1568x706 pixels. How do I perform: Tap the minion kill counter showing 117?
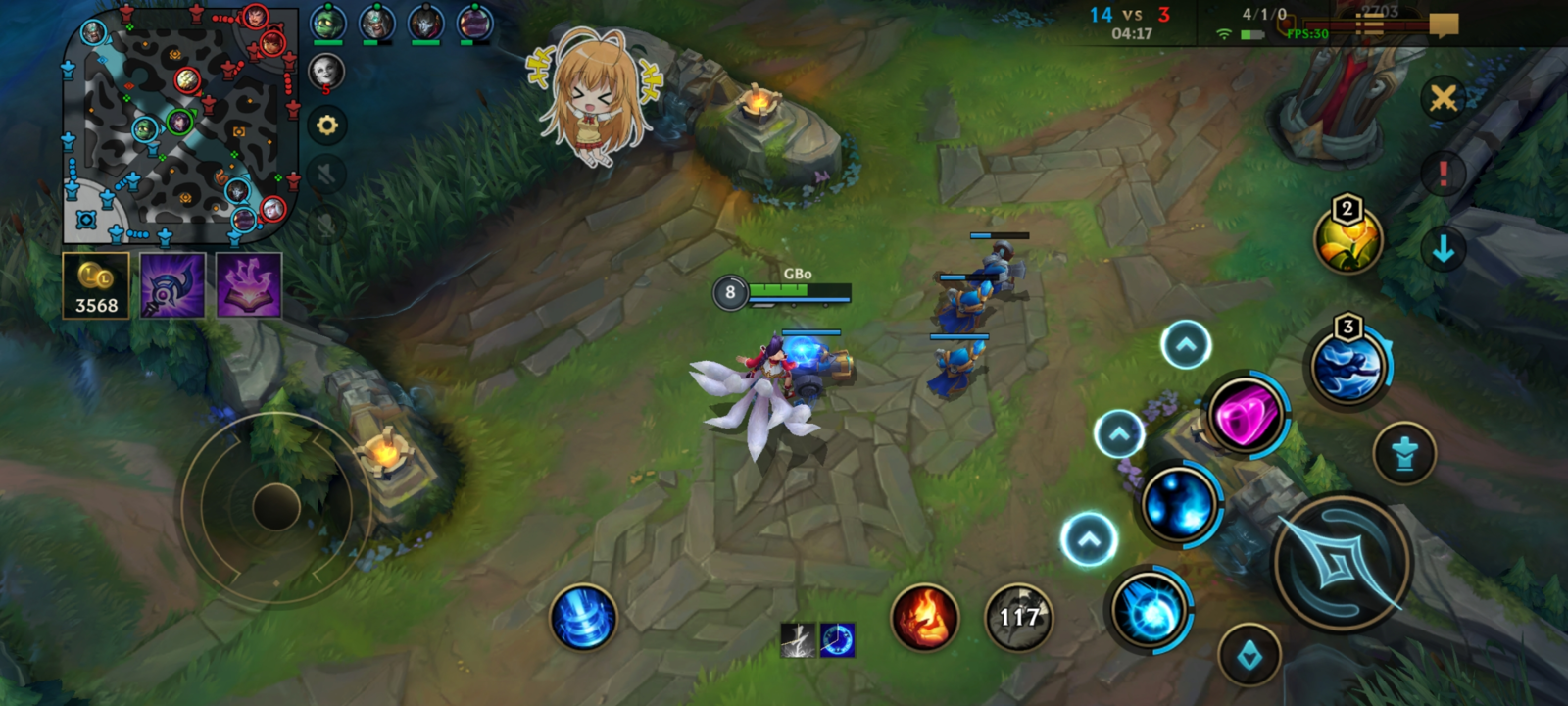(x=1021, y=618)
